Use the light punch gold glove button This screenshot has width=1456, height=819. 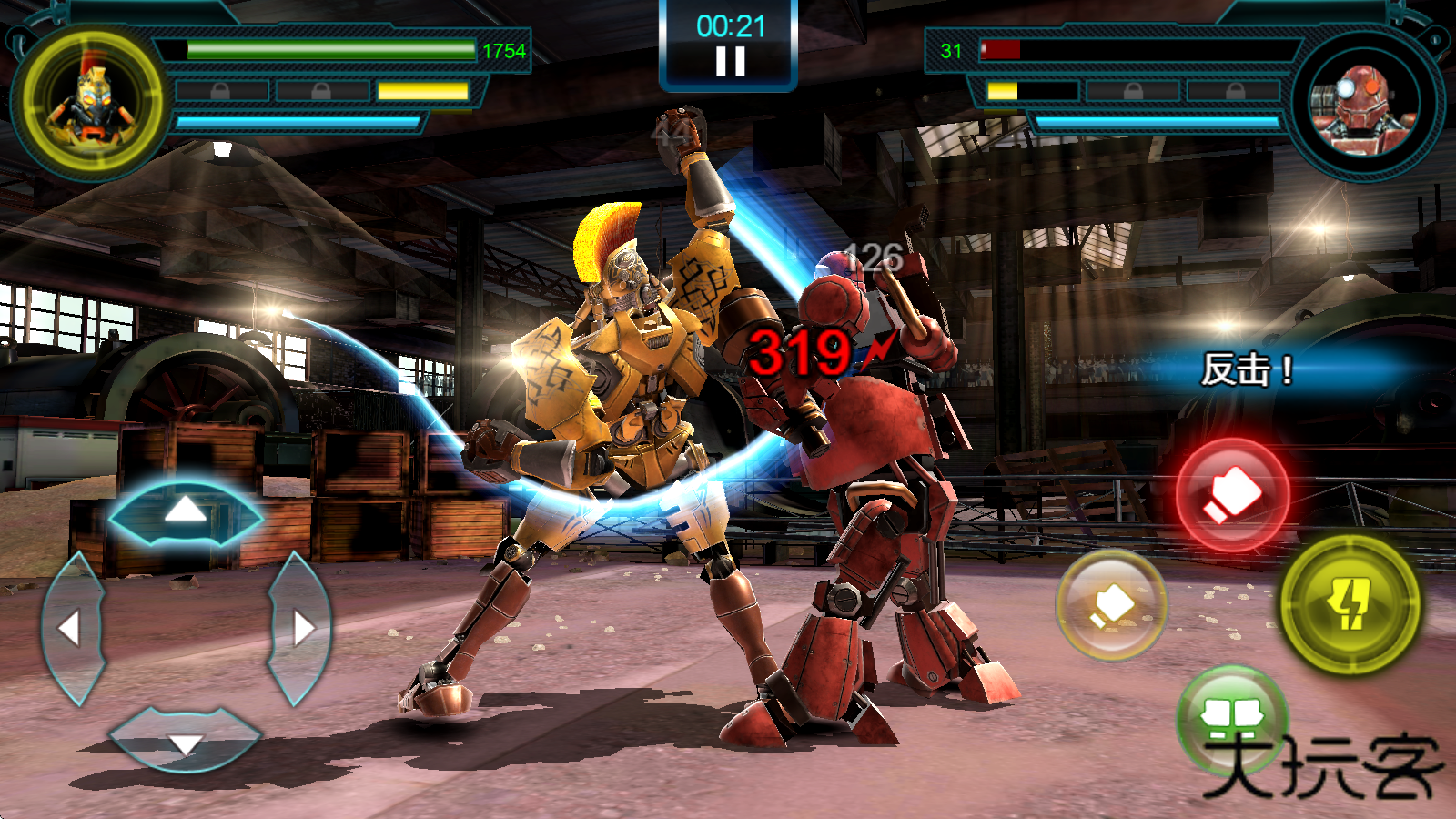click(x=1111, y=604)
